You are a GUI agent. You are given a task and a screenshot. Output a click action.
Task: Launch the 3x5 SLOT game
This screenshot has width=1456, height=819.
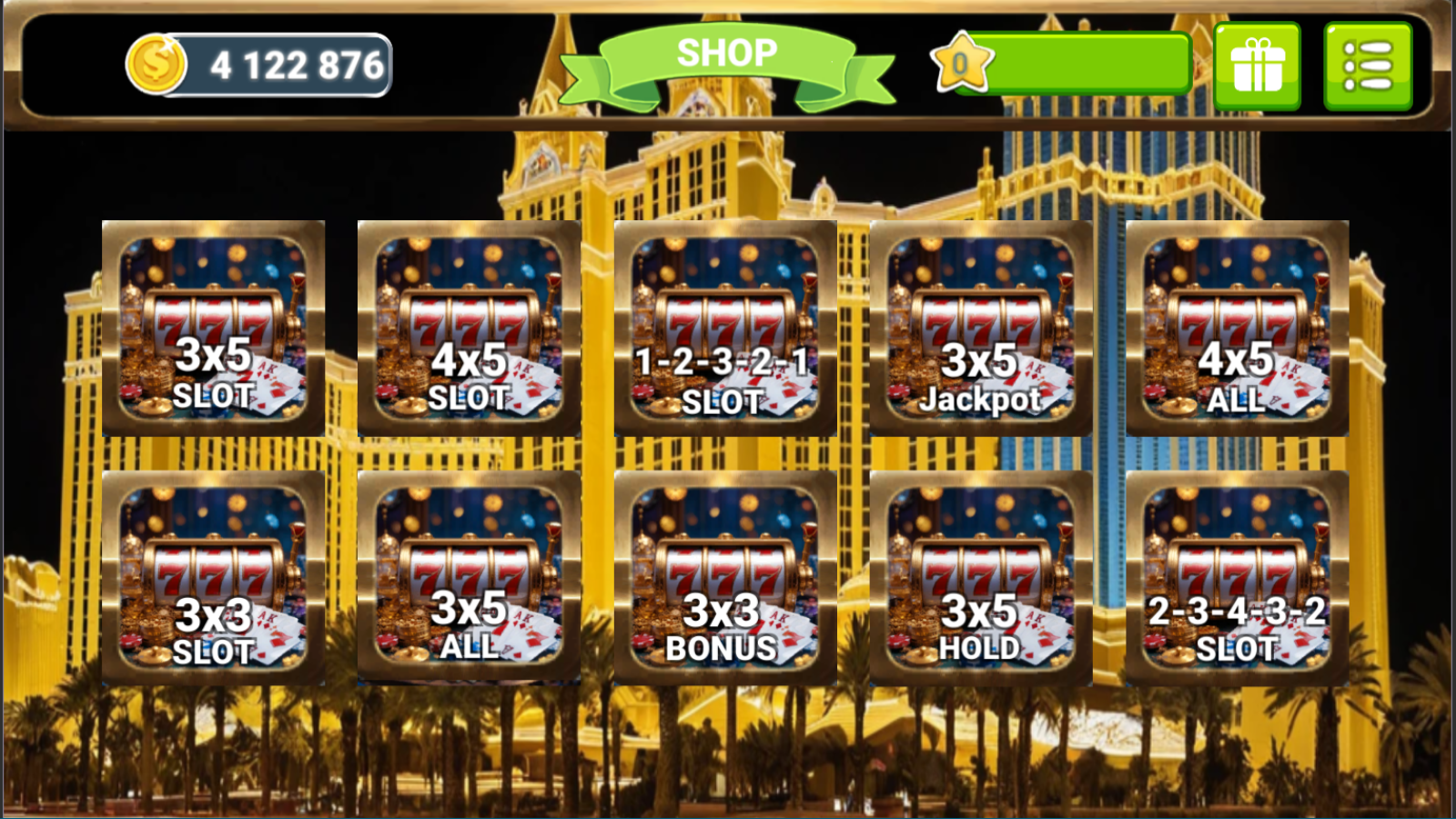pos(211,328)
